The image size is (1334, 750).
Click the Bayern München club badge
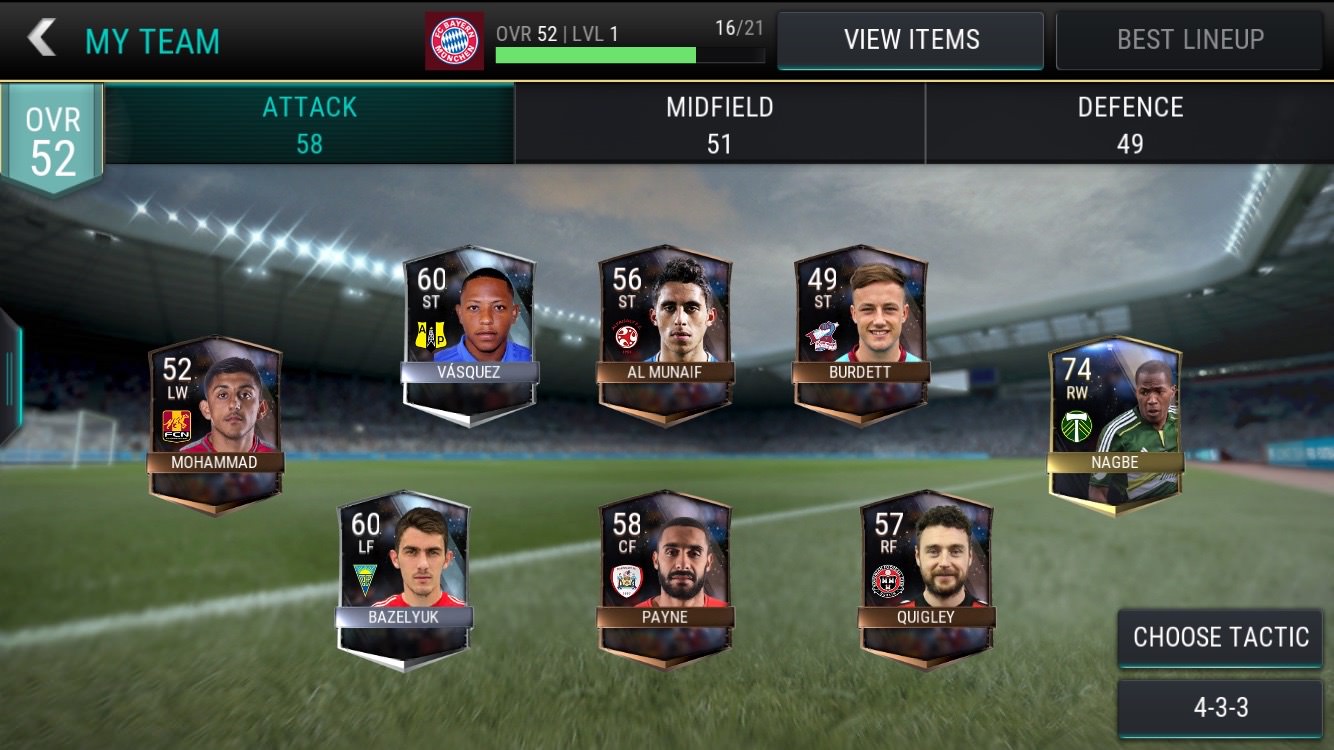(x=454, y=41)
